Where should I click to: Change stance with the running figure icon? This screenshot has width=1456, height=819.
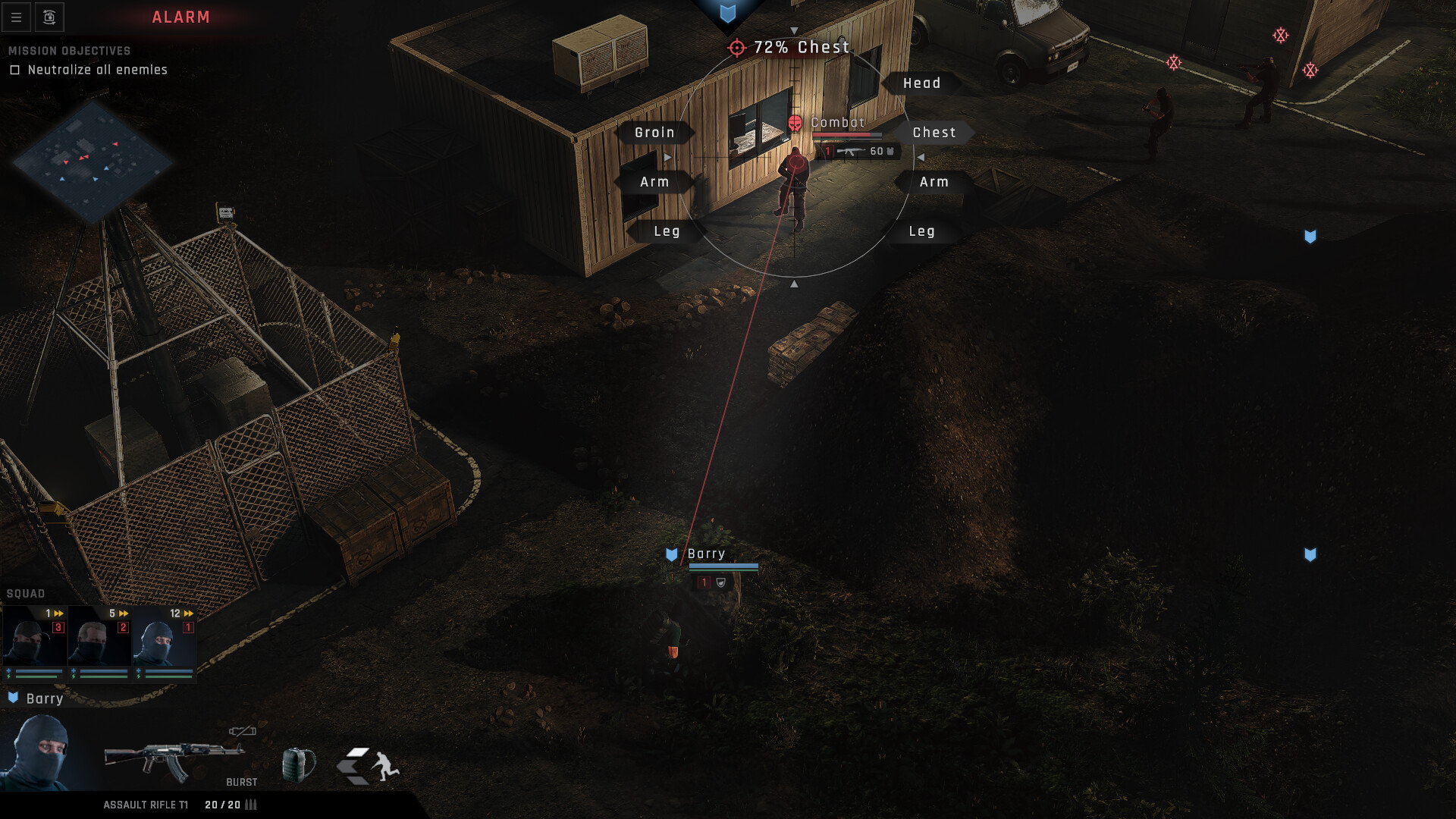coord(369,765)
